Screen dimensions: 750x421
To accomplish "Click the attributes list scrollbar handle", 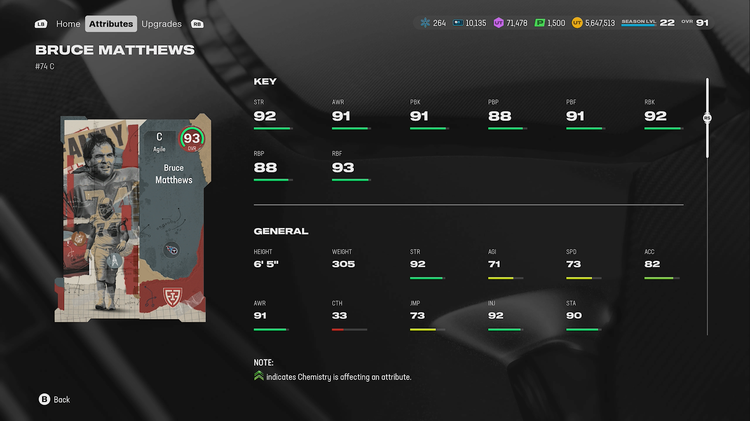I will [707, 117].
